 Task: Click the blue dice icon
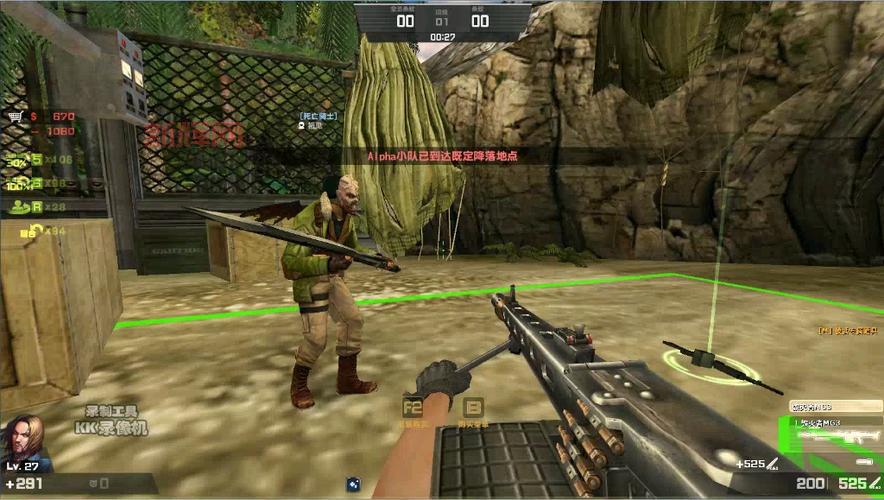click(353, 484)
